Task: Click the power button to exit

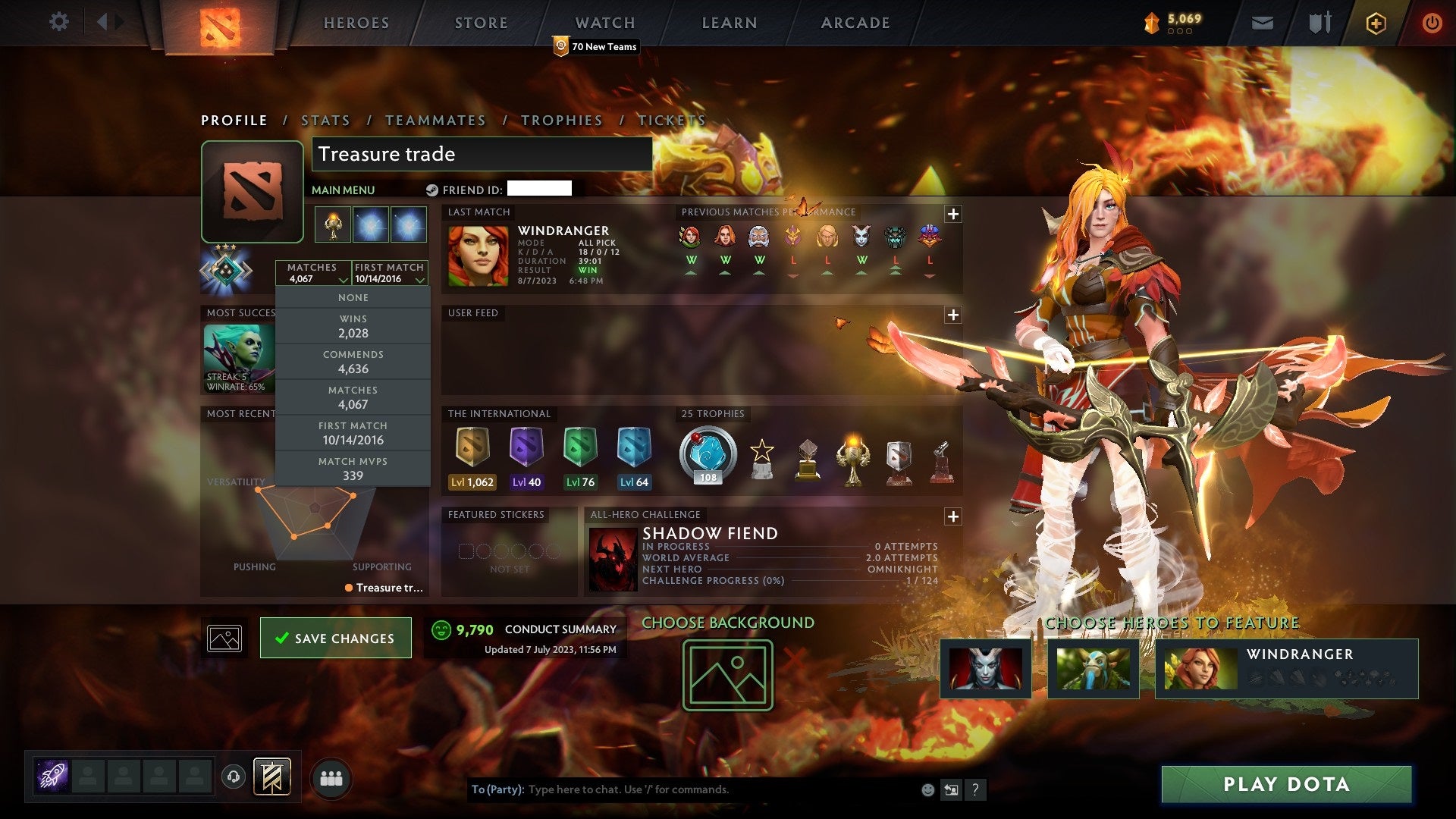Action: coord(1433,23)
